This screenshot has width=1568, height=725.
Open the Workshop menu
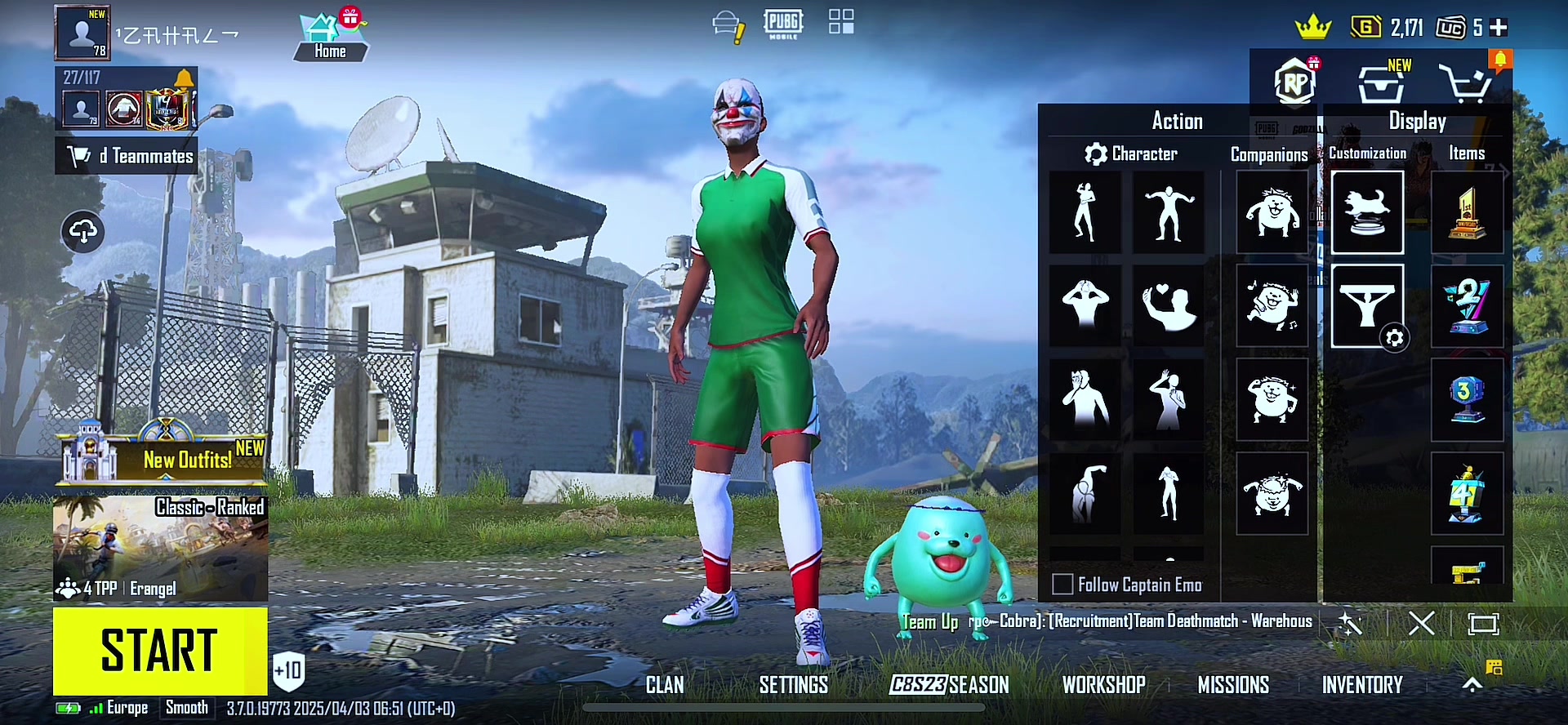tap(1103, 685)
